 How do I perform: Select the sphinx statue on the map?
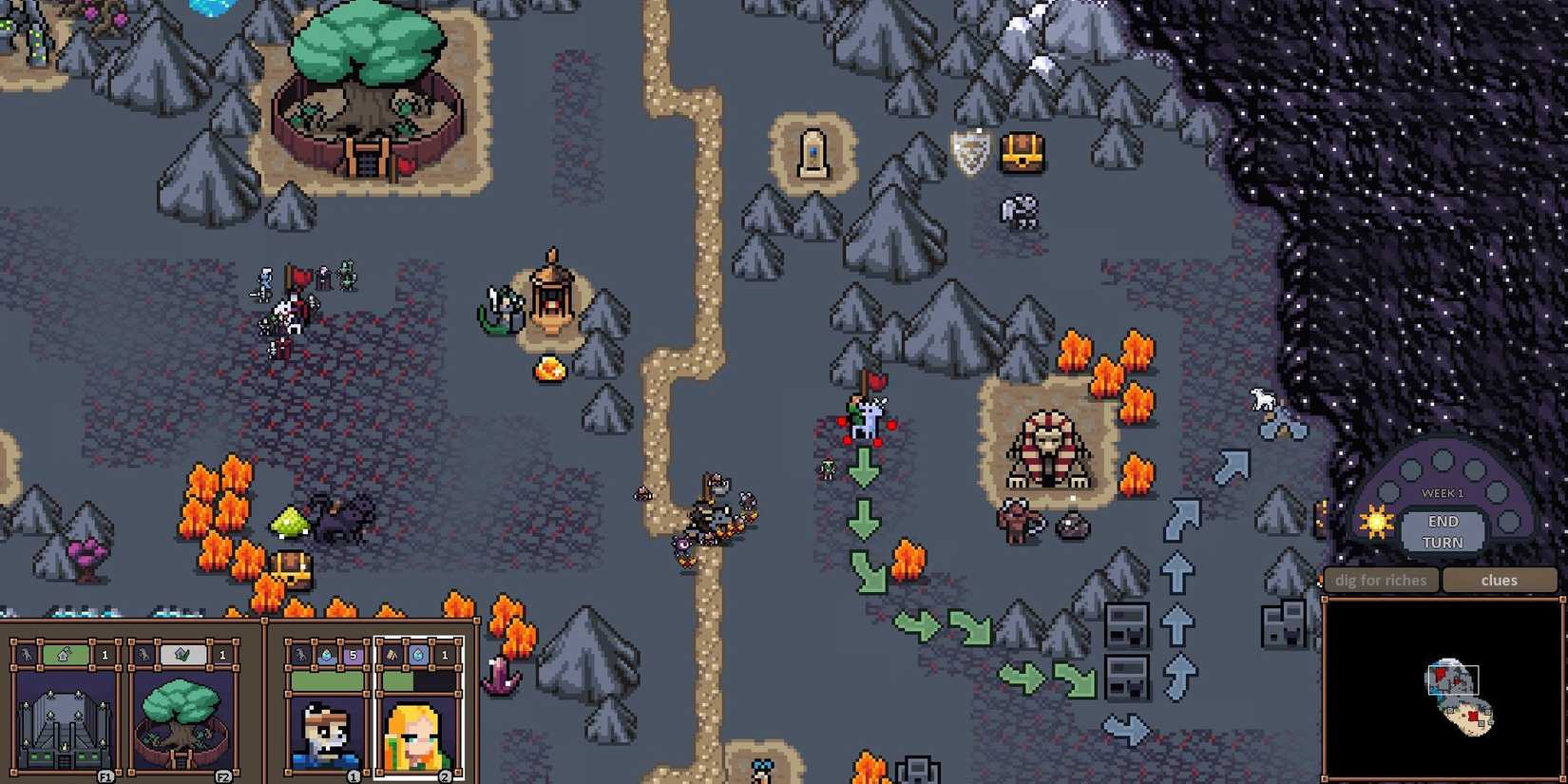[1050, 447]
